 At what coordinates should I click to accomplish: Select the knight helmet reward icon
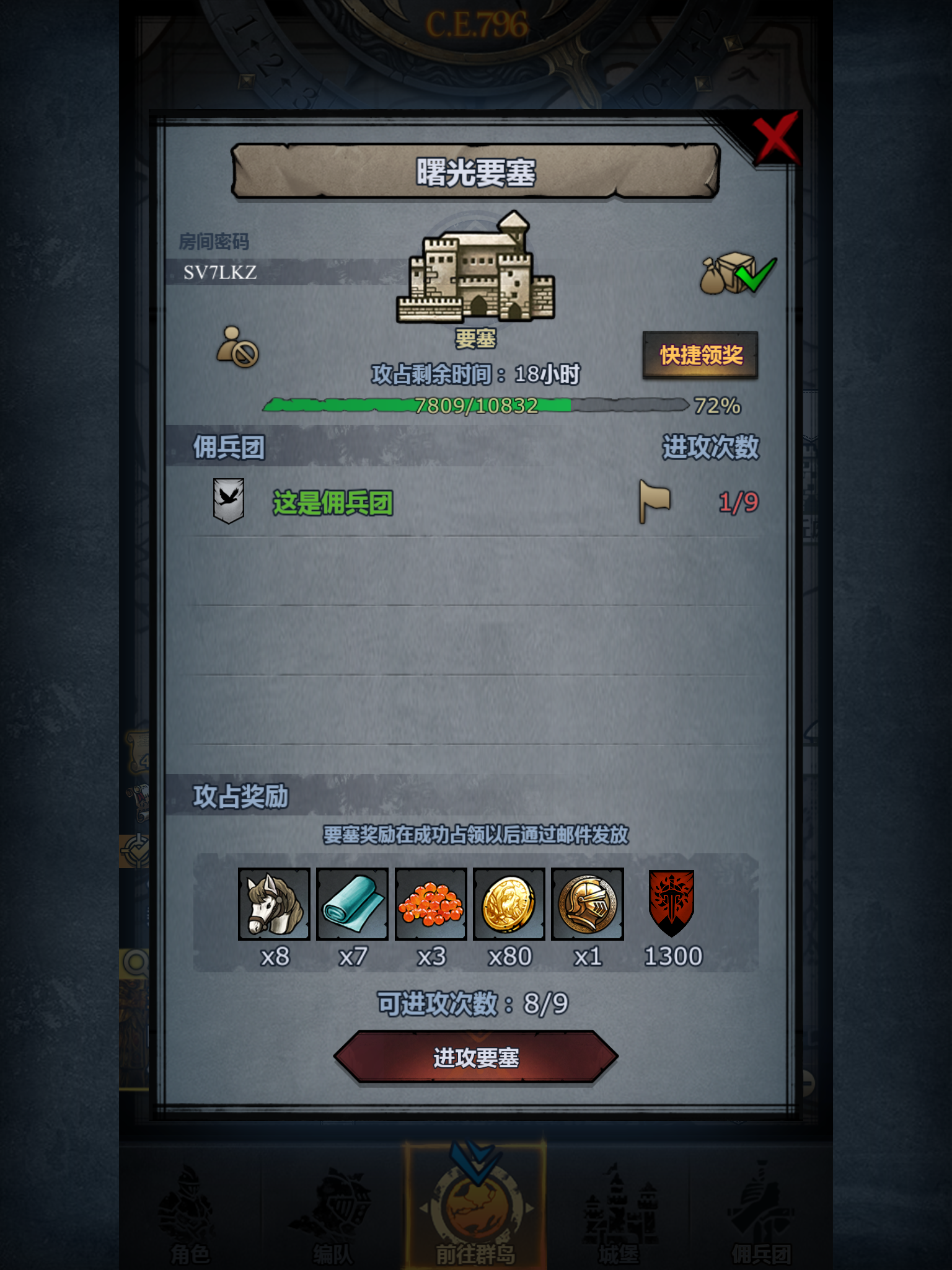click(588, 905)
